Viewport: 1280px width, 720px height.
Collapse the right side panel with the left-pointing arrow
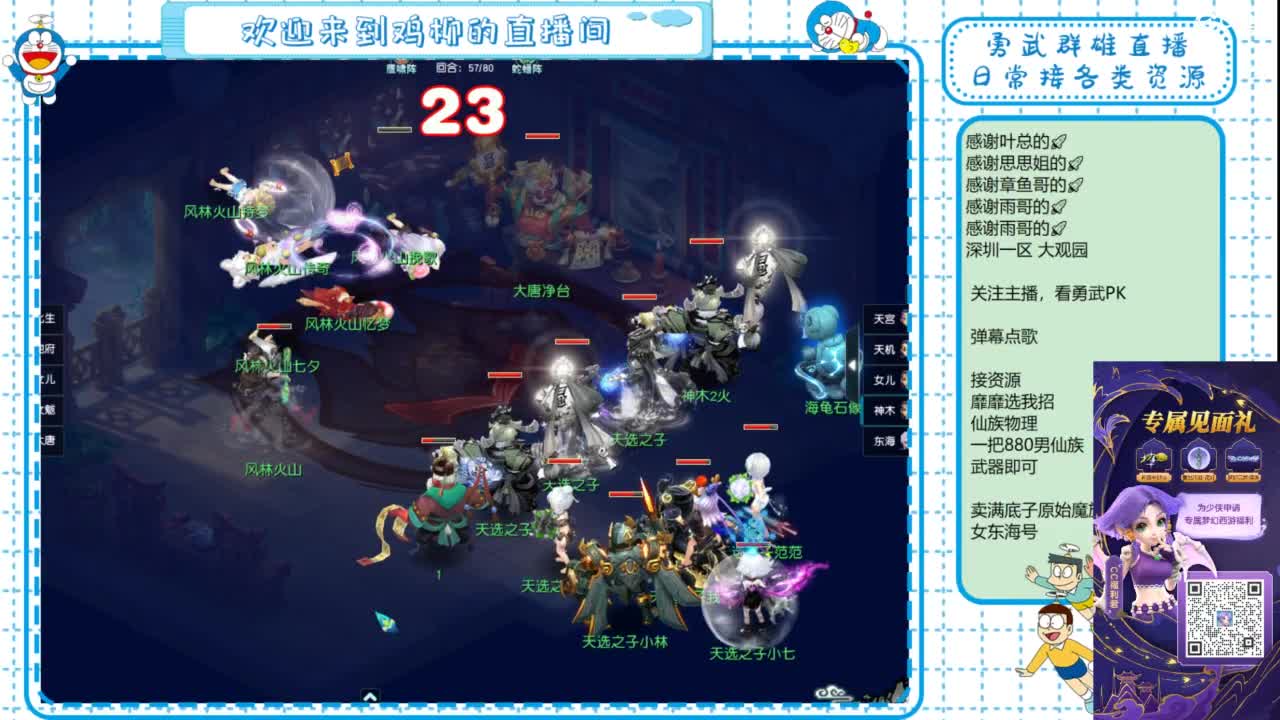coord(853,364)
